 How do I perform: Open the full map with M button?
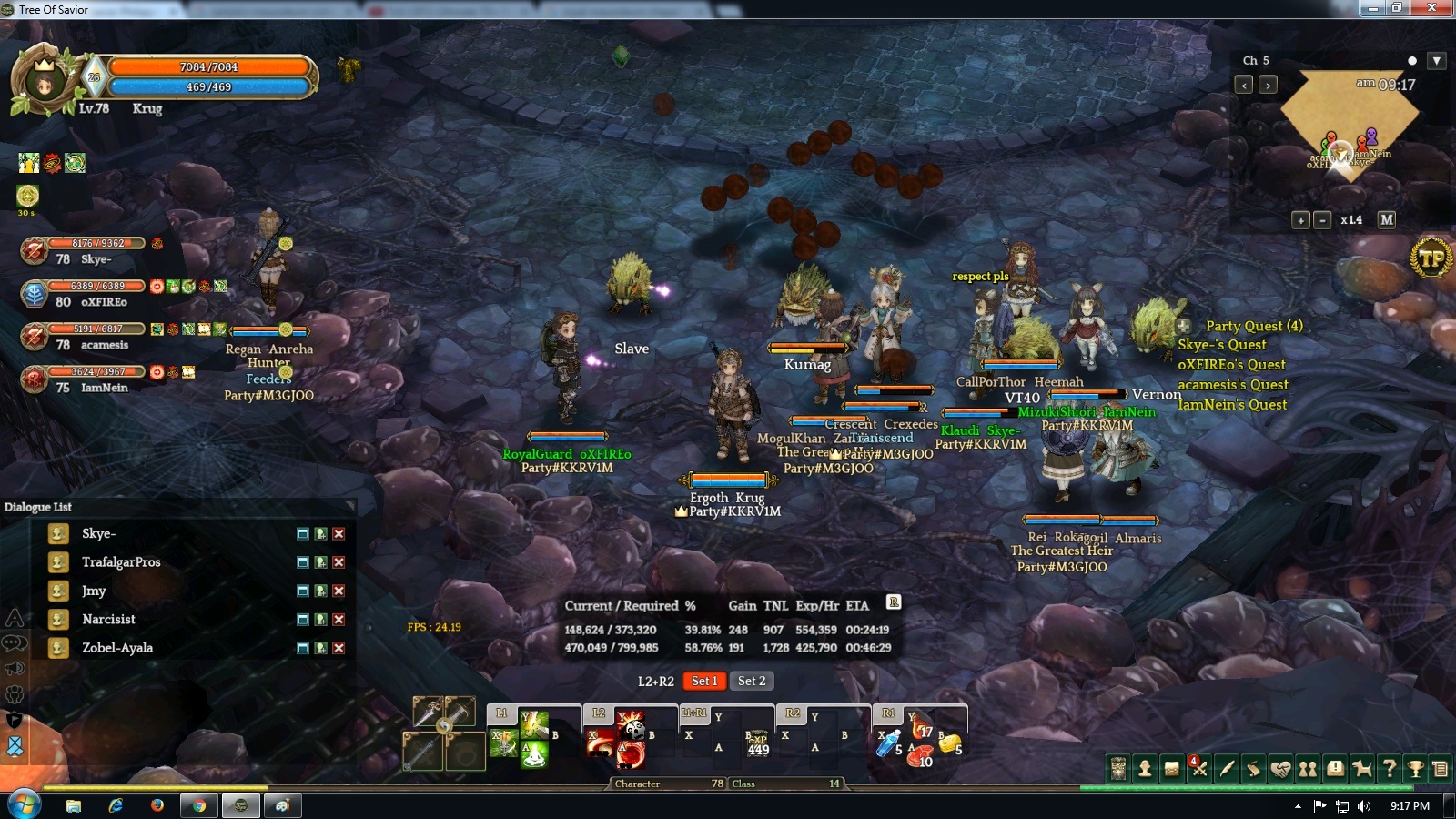point(1386,220)
